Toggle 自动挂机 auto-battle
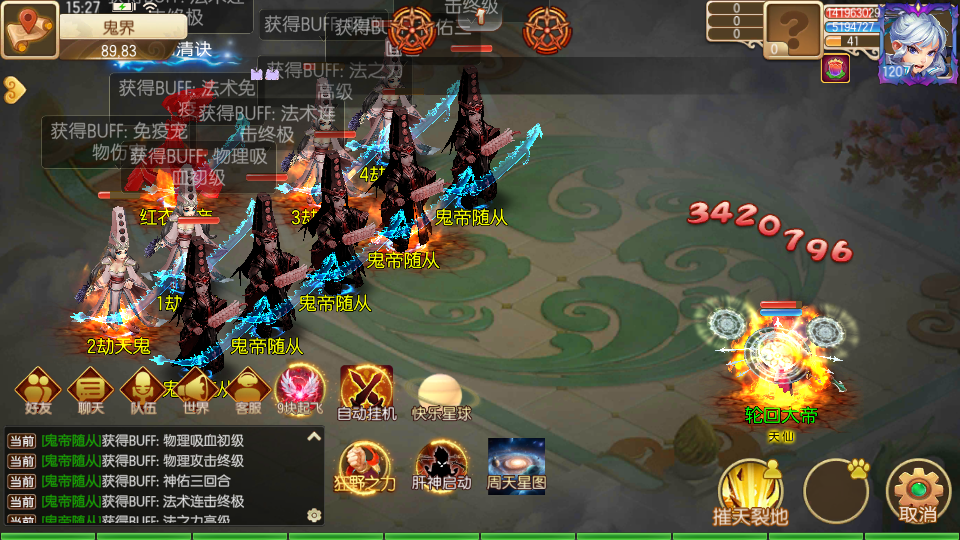The height and width of the screenshot is (540, 960). coord(366,389)
